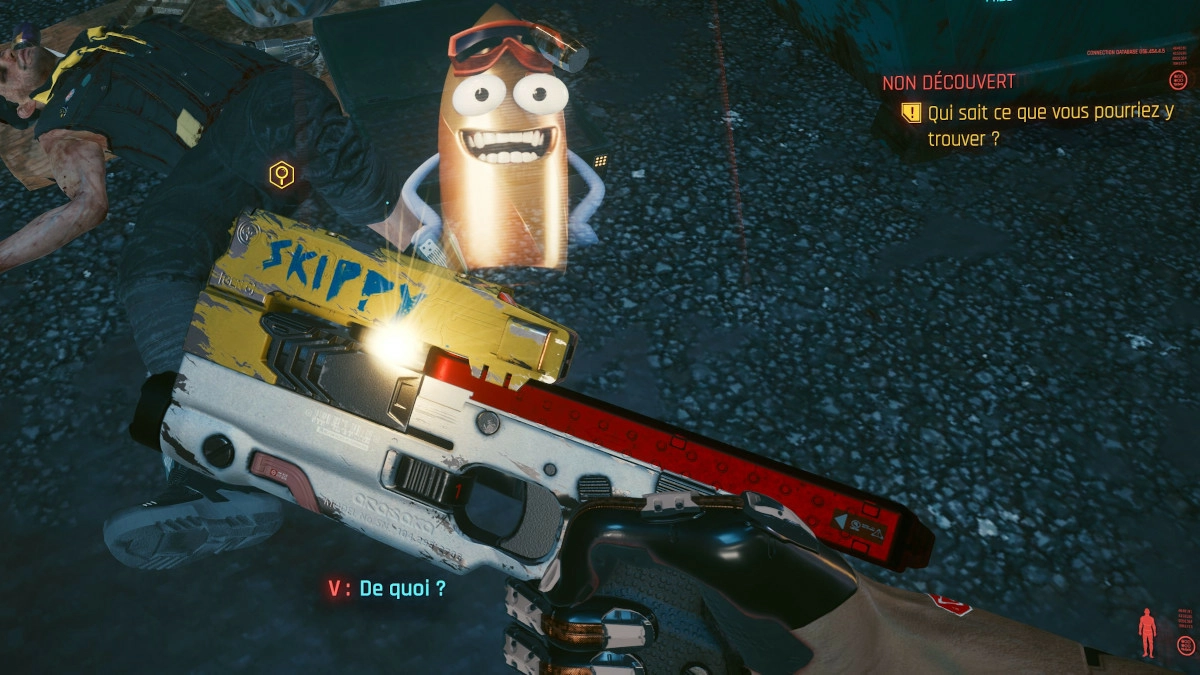
Task: Open the "Non découvert" quest tracker entry
Action: (x=949, y=82)
